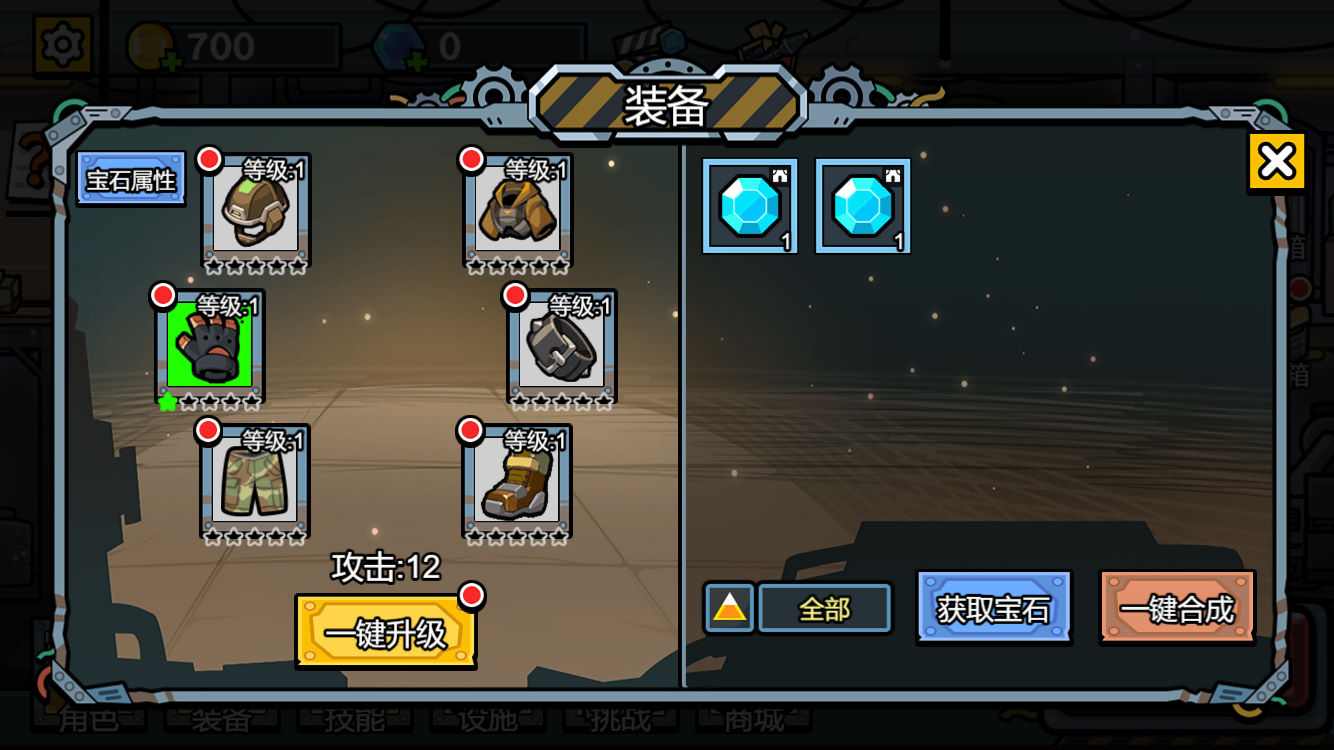Click the one-key upgrade (一键升级) button
1334x750 pixels.
point(385,633)
